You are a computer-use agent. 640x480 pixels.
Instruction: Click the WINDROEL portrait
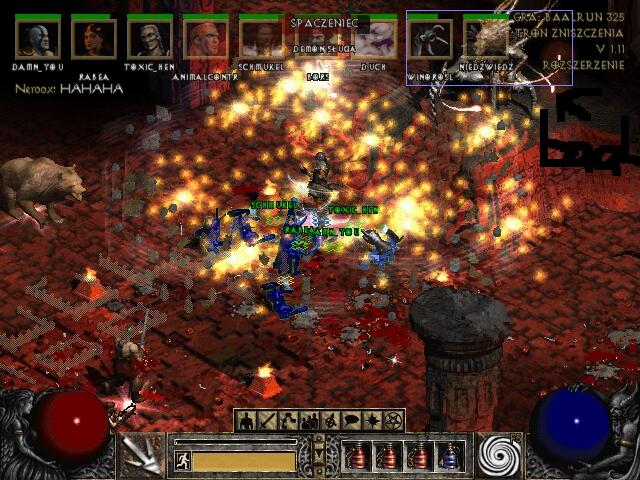coord(429,40)
